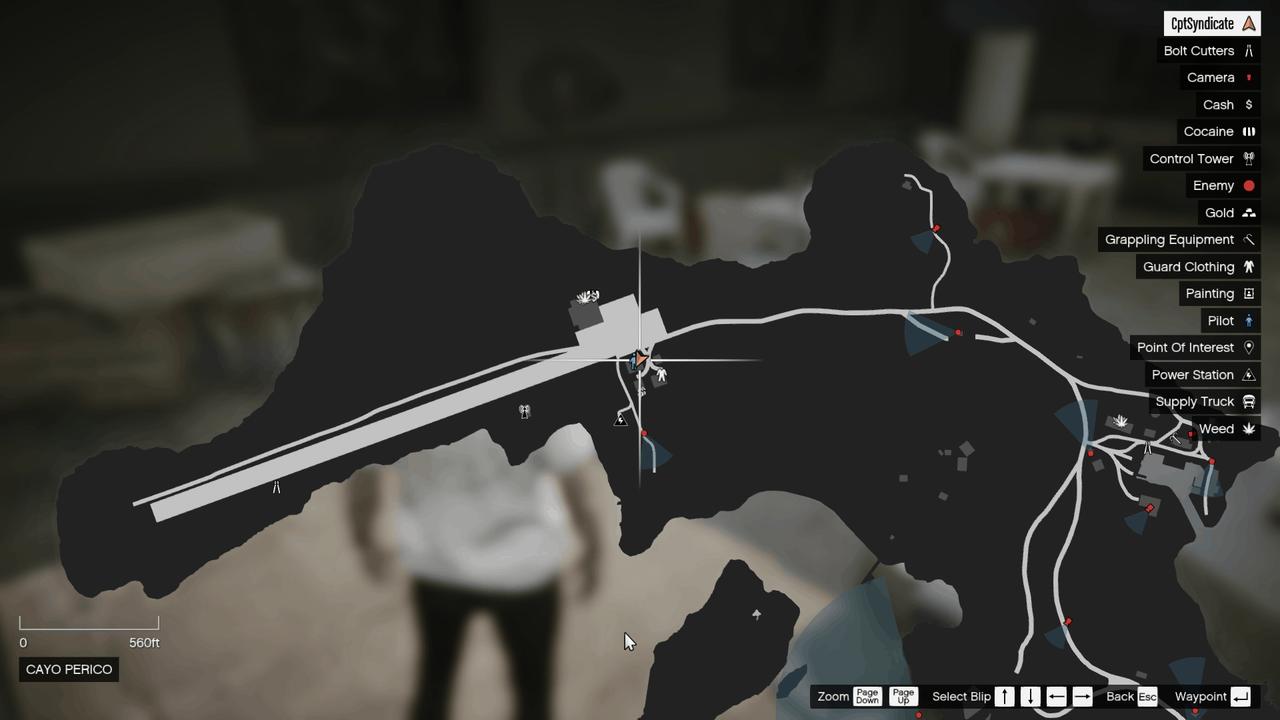
Task: Click the Back Esc button
Action: 1131,696
